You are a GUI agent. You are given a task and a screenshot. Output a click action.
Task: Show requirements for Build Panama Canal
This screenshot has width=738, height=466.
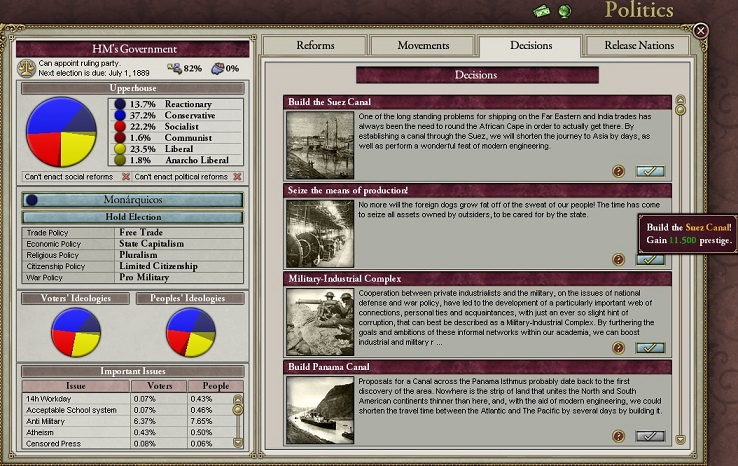coord(620,436)
